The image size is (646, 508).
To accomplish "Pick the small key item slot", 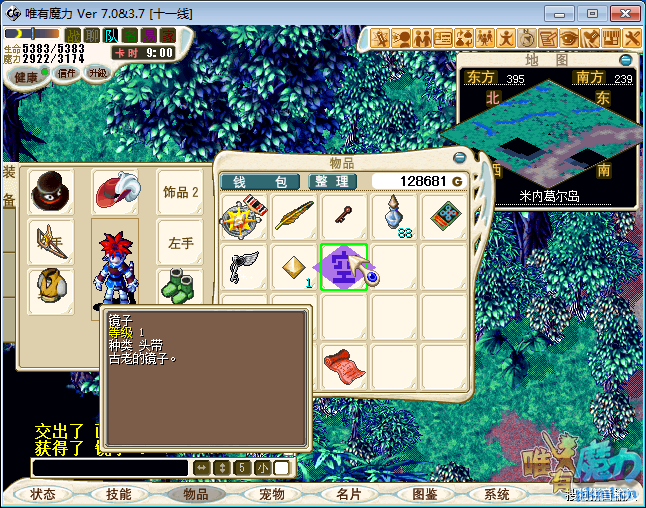I will pos(343,214).
